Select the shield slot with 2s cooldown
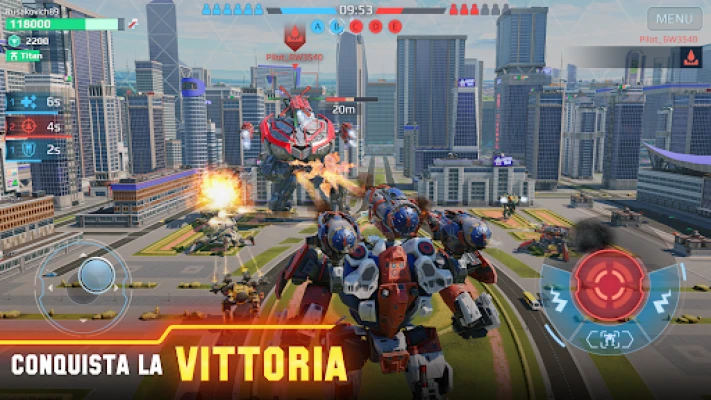The width and height of the screenshot is (711, 400). point(33,150)
